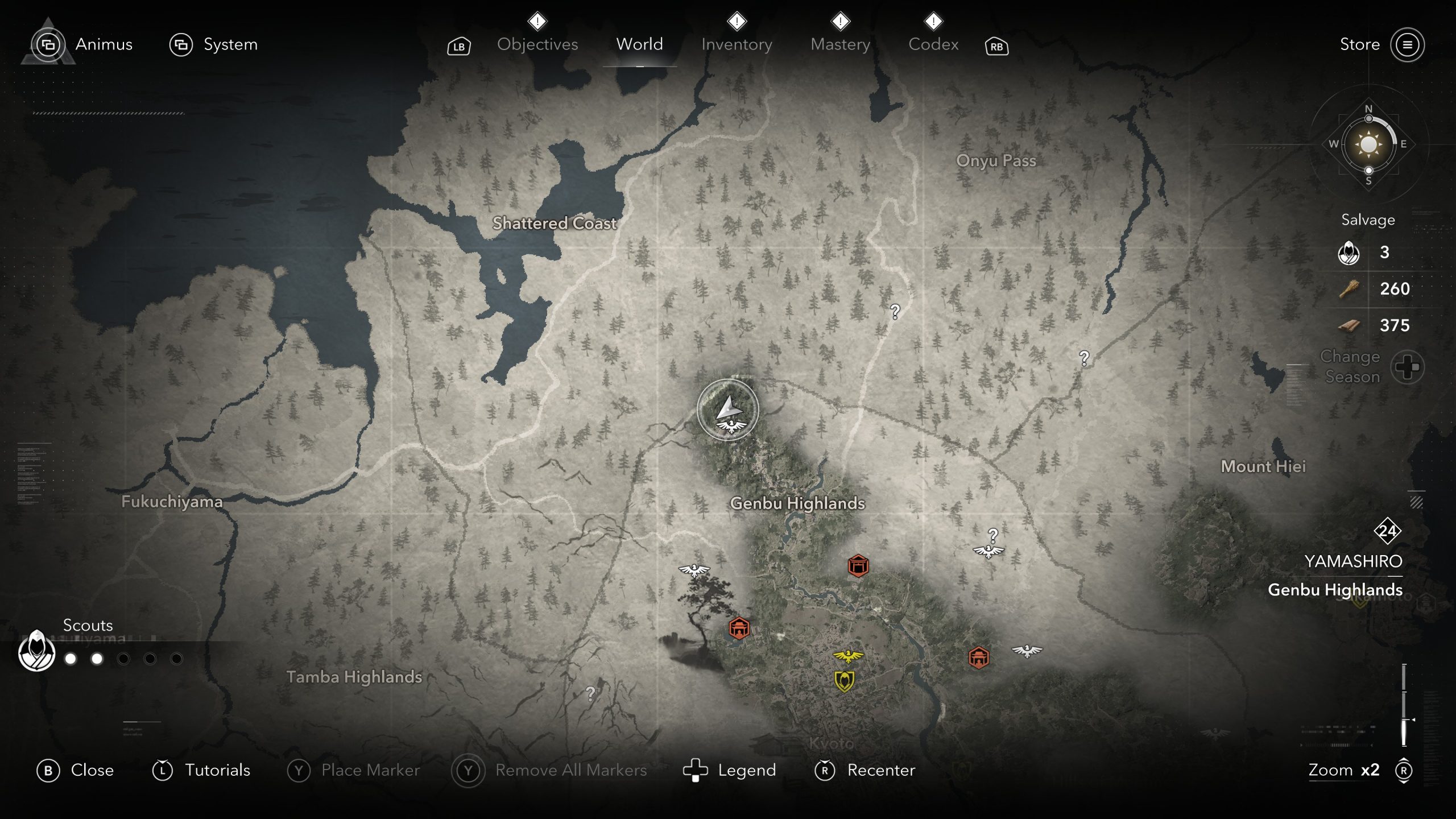The image size is (1456, 819).
Task: Select the yellow eagle viewpoint marker
Action: click(x=847, y=656)
